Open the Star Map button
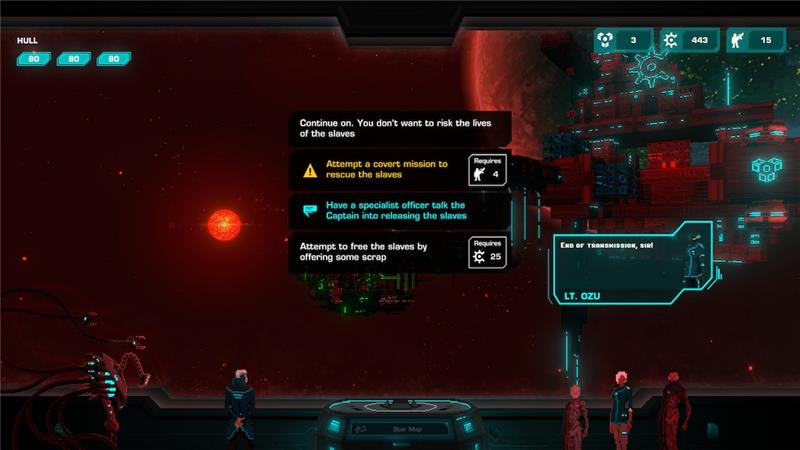This screenshot has height=450, width=800. click(x=399, y=430)
